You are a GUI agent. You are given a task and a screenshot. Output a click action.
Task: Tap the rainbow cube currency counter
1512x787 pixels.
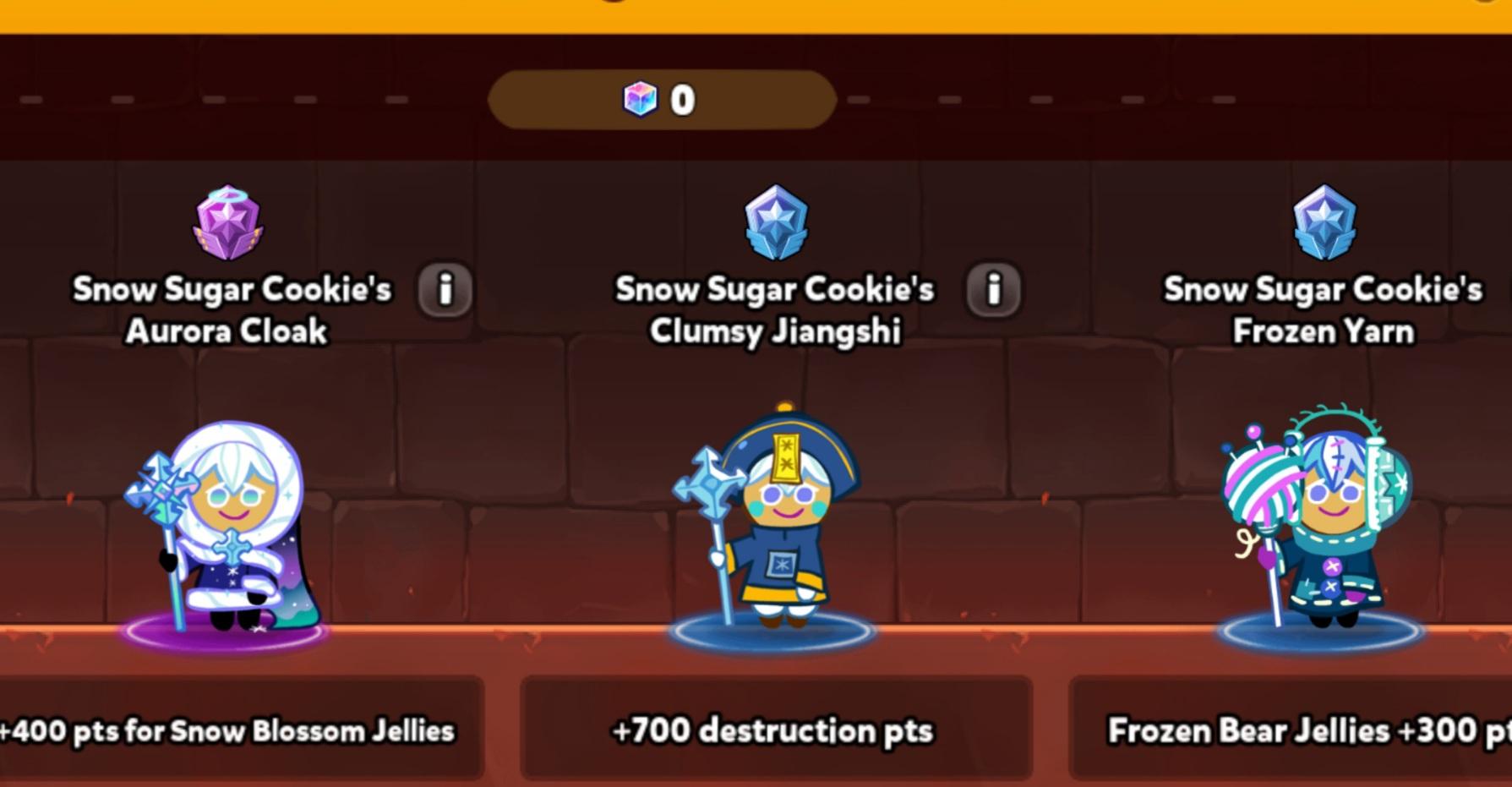(x=661, y=100)
